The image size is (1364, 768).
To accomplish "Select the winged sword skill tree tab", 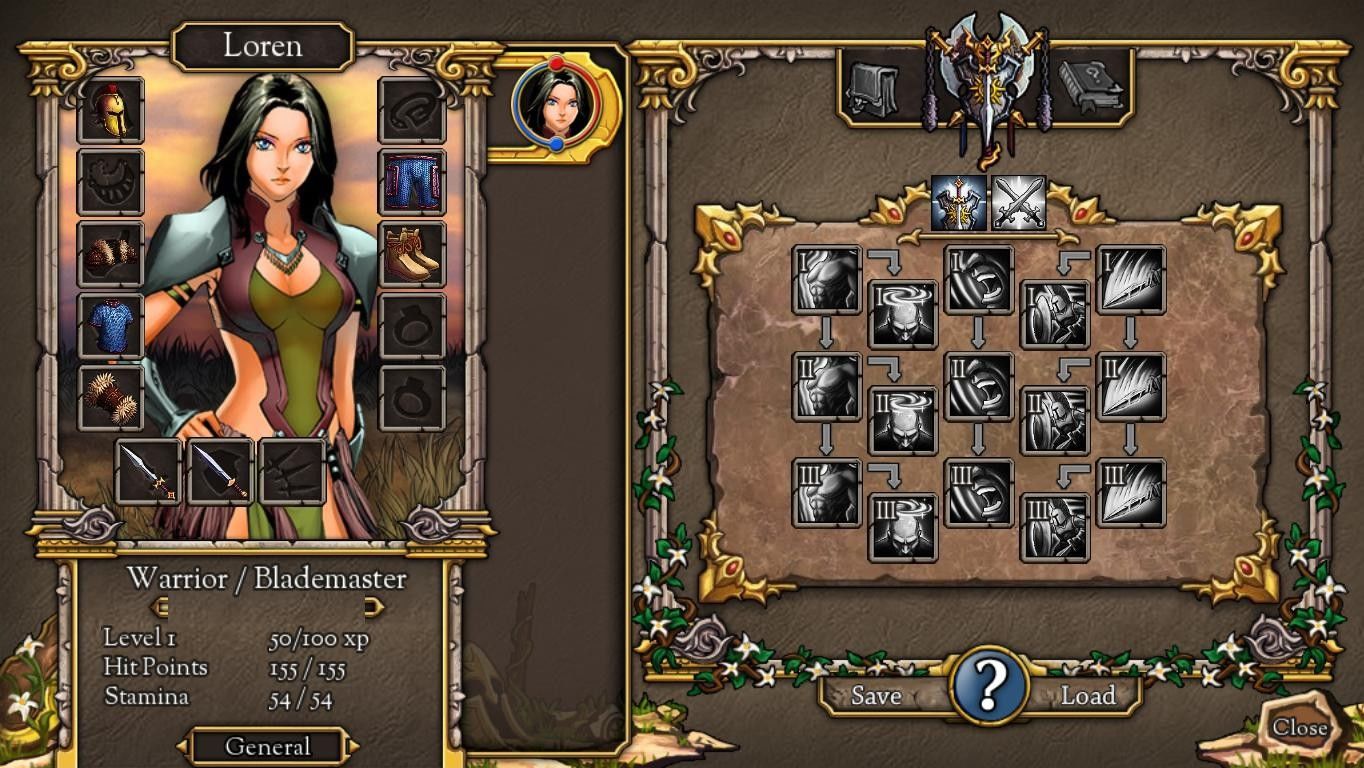I will [x=960, y=203].
